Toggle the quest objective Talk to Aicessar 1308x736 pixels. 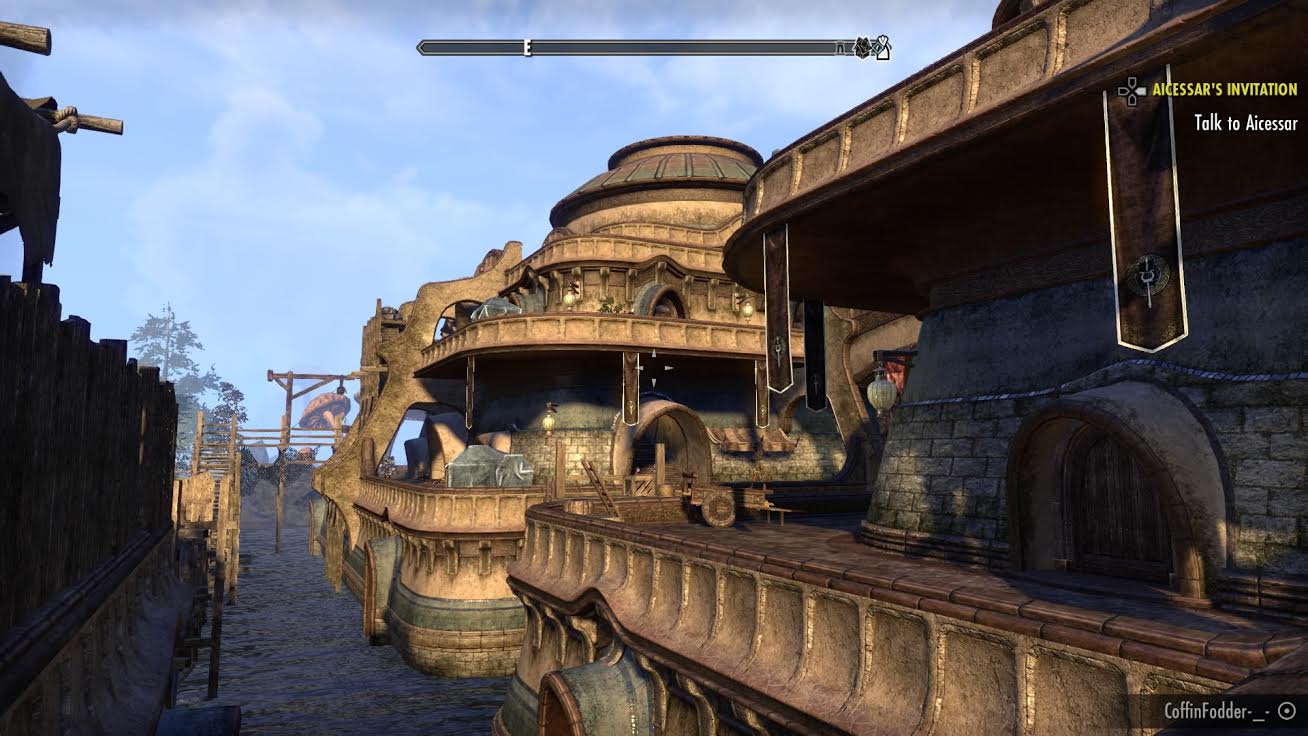pyautogui.click(x=1247, y=124)
